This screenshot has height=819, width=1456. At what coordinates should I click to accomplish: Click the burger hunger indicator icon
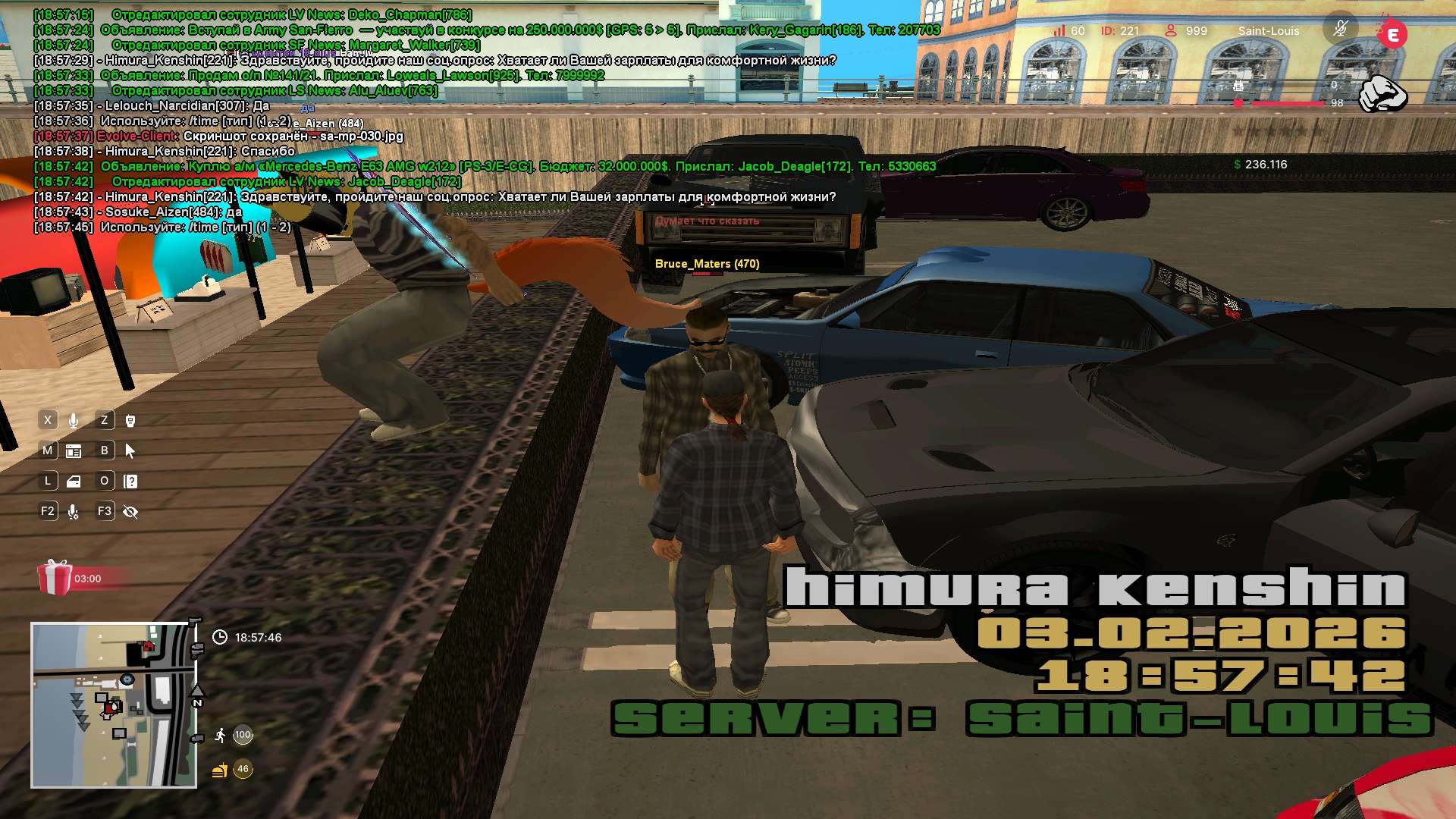pos(220,770)
